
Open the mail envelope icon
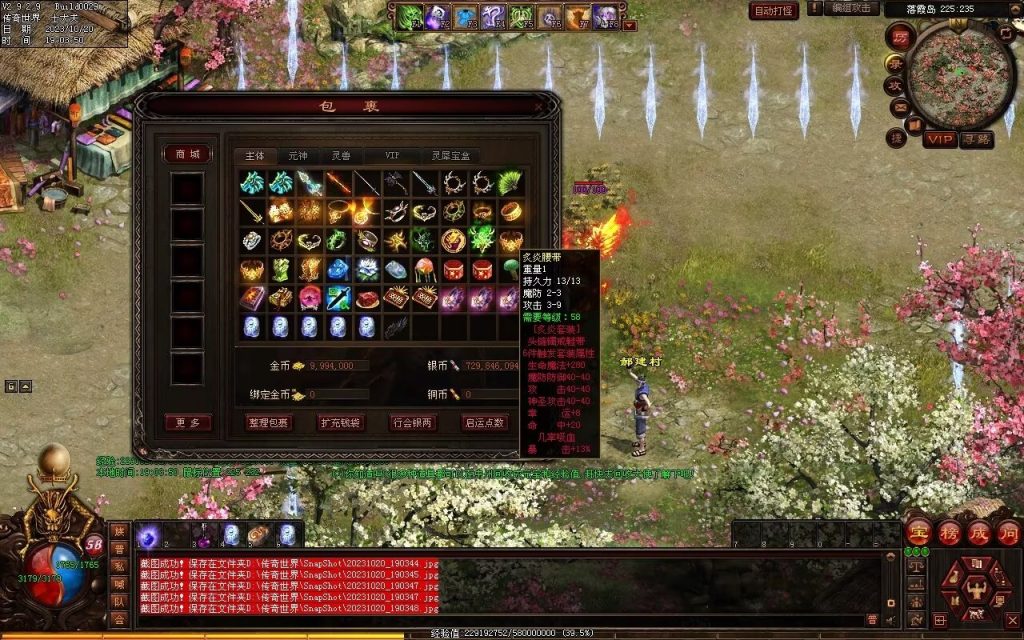pos(899,107)
